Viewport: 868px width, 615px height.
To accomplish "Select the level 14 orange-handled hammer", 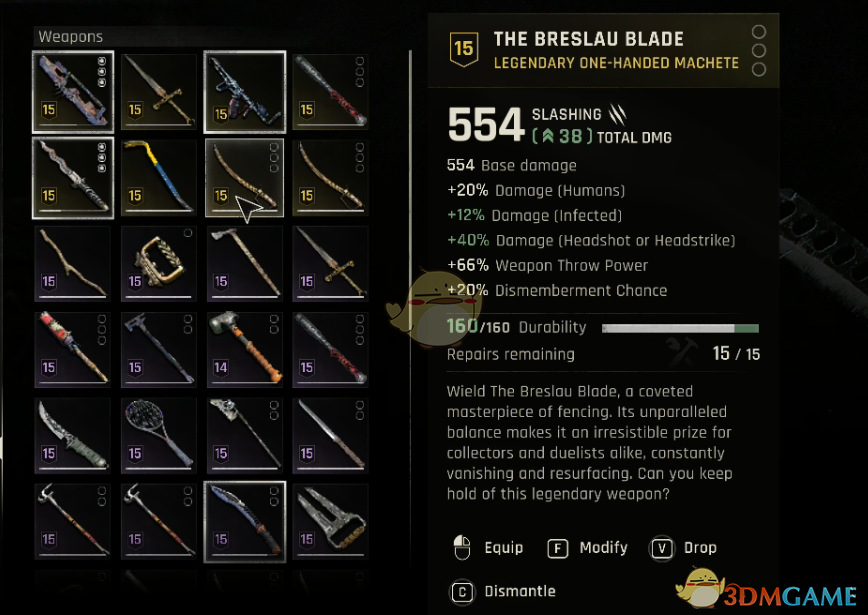I will click(x=244, y=349).
